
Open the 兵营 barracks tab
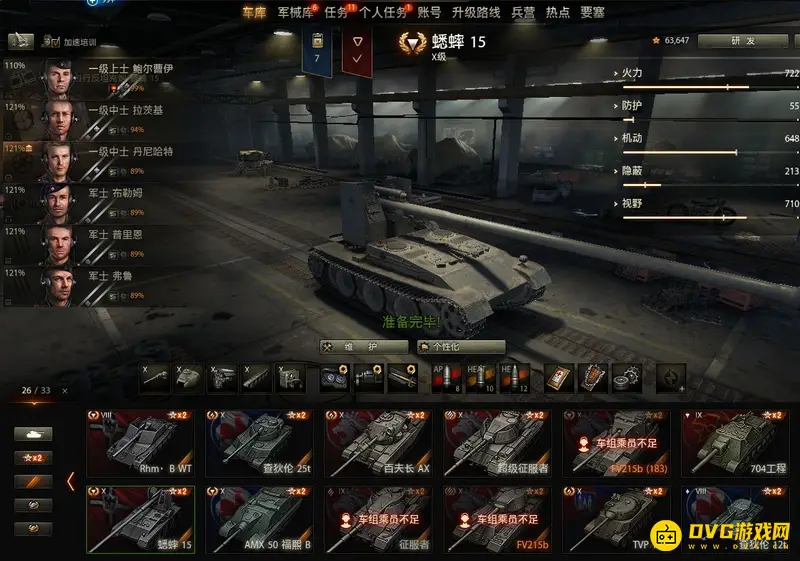point(523,12)
